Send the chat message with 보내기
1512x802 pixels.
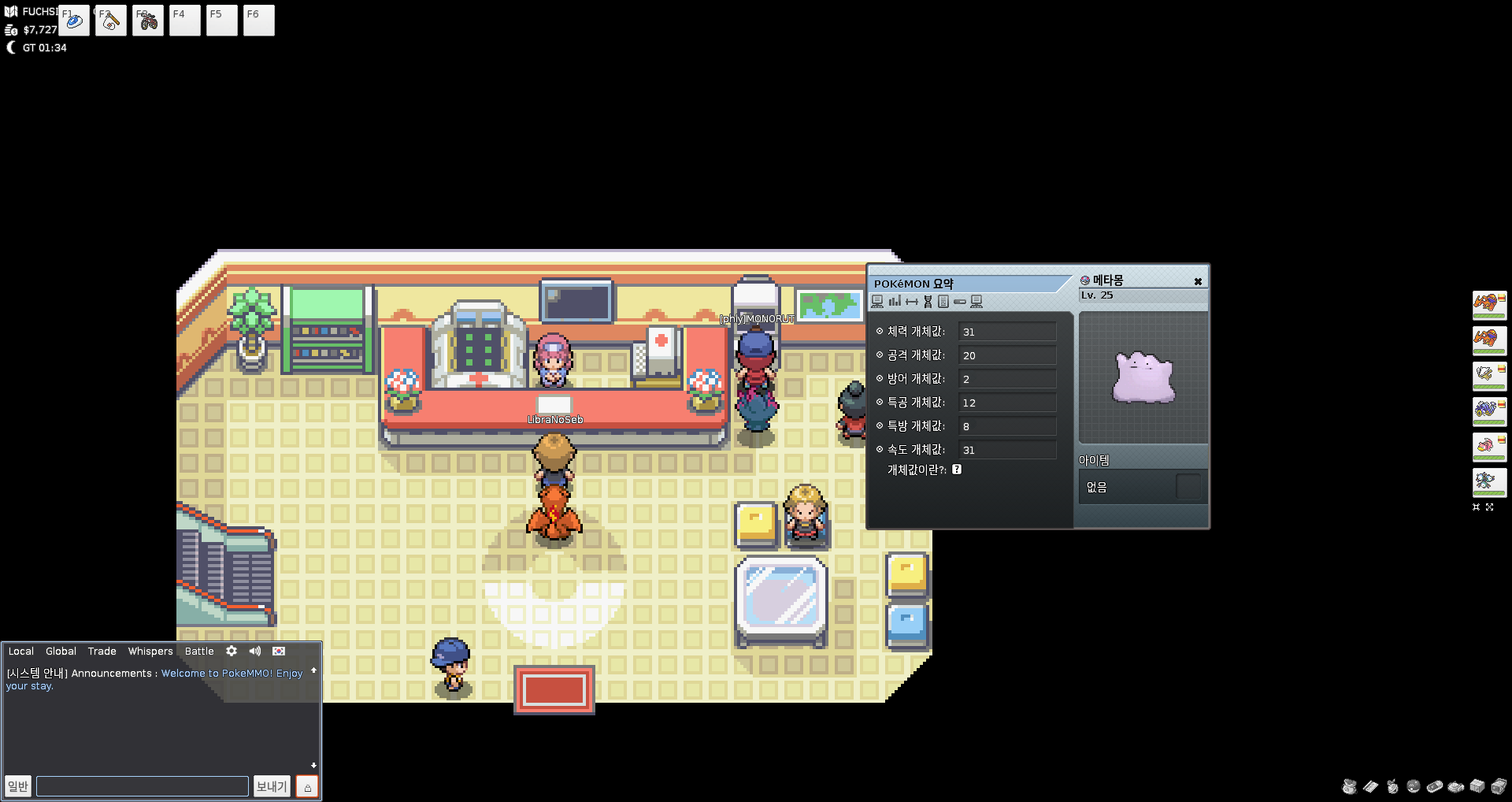click(x=272, y=786)
